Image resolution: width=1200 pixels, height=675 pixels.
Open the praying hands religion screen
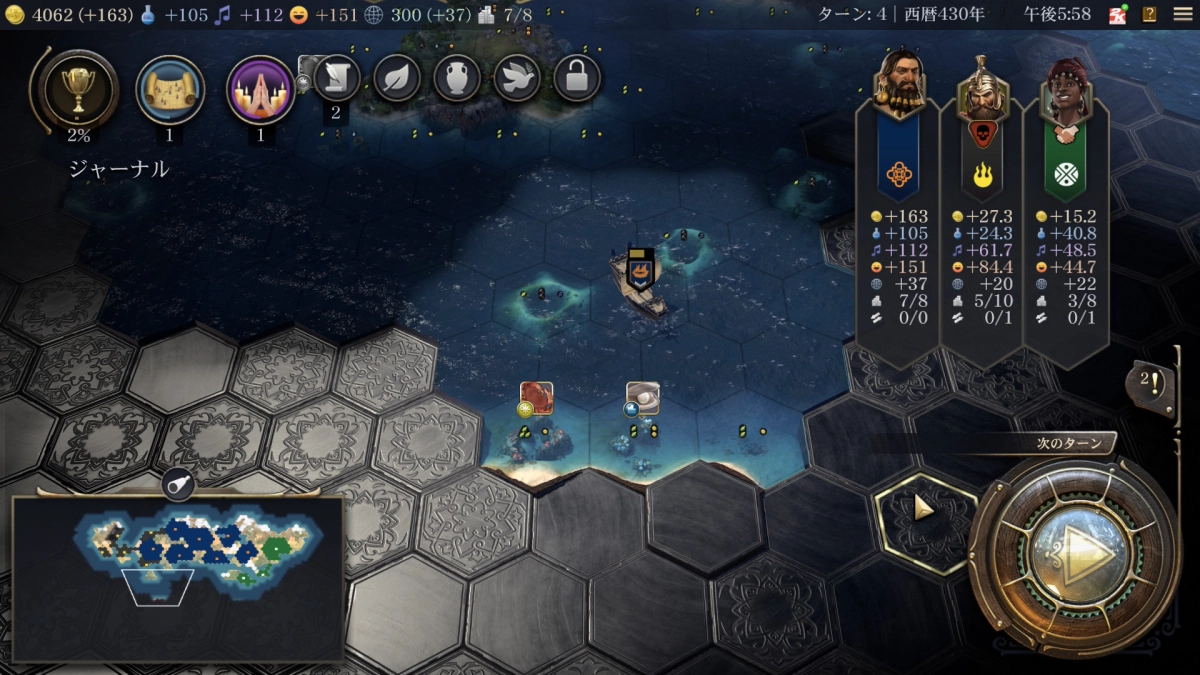click(x=261, y=89)
